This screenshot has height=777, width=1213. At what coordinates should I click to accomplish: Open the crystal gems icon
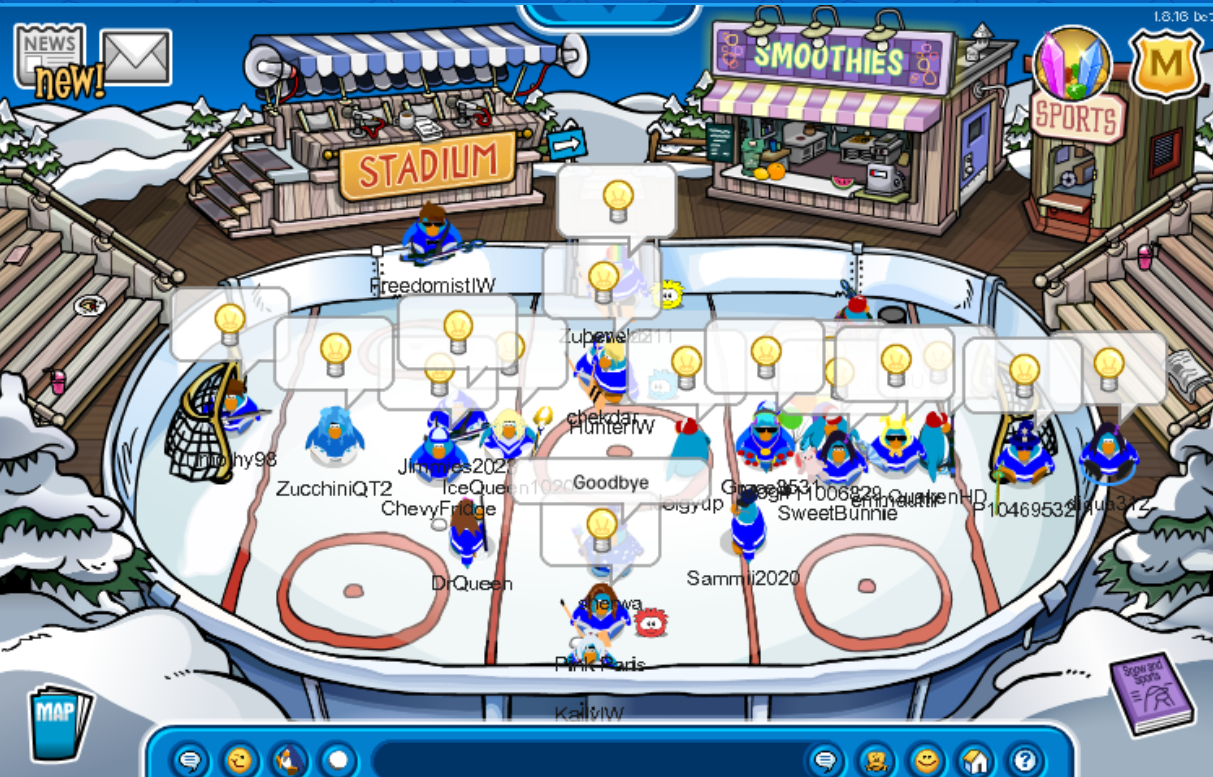coord(1072,63)
